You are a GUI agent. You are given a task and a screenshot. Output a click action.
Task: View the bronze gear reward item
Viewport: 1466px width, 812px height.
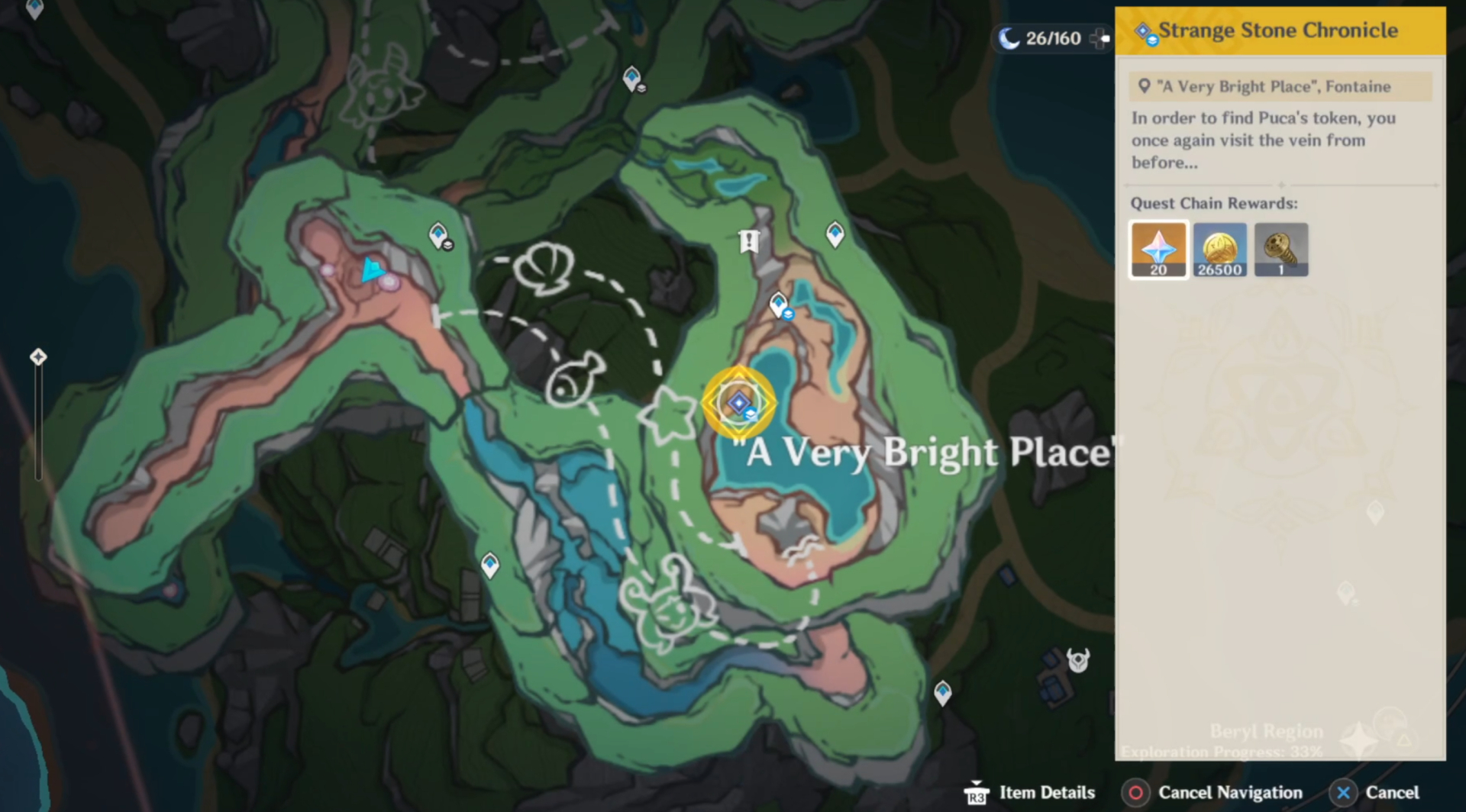(x=1280, y=250)
